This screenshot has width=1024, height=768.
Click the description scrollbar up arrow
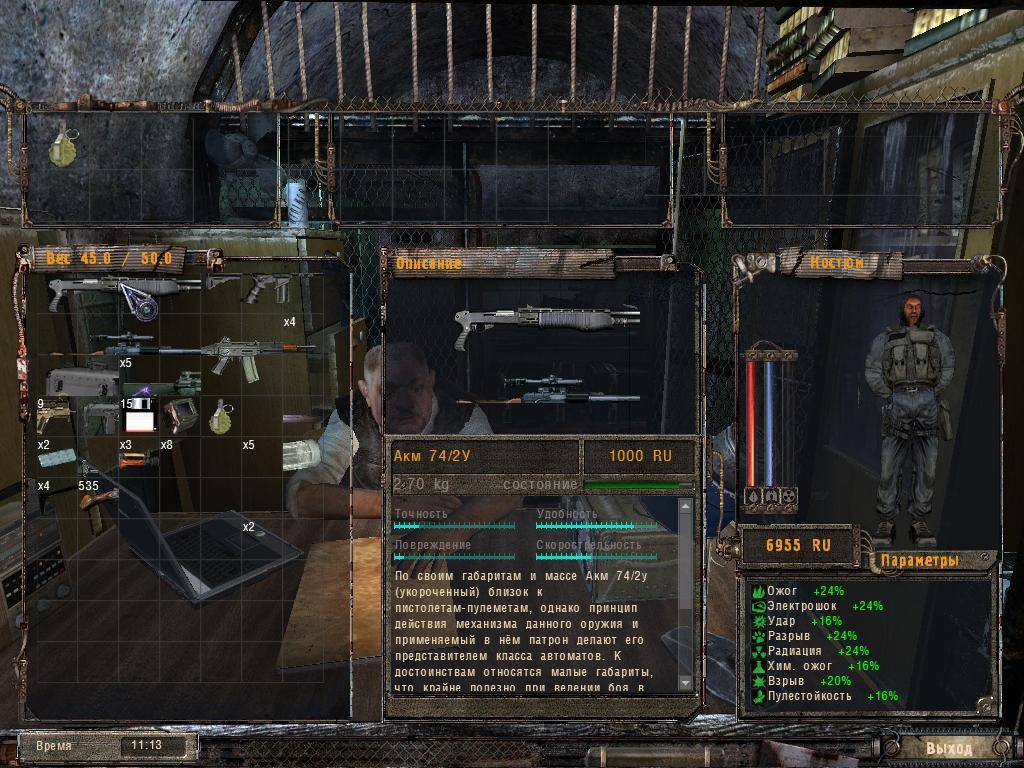click(x=685, y=506)
